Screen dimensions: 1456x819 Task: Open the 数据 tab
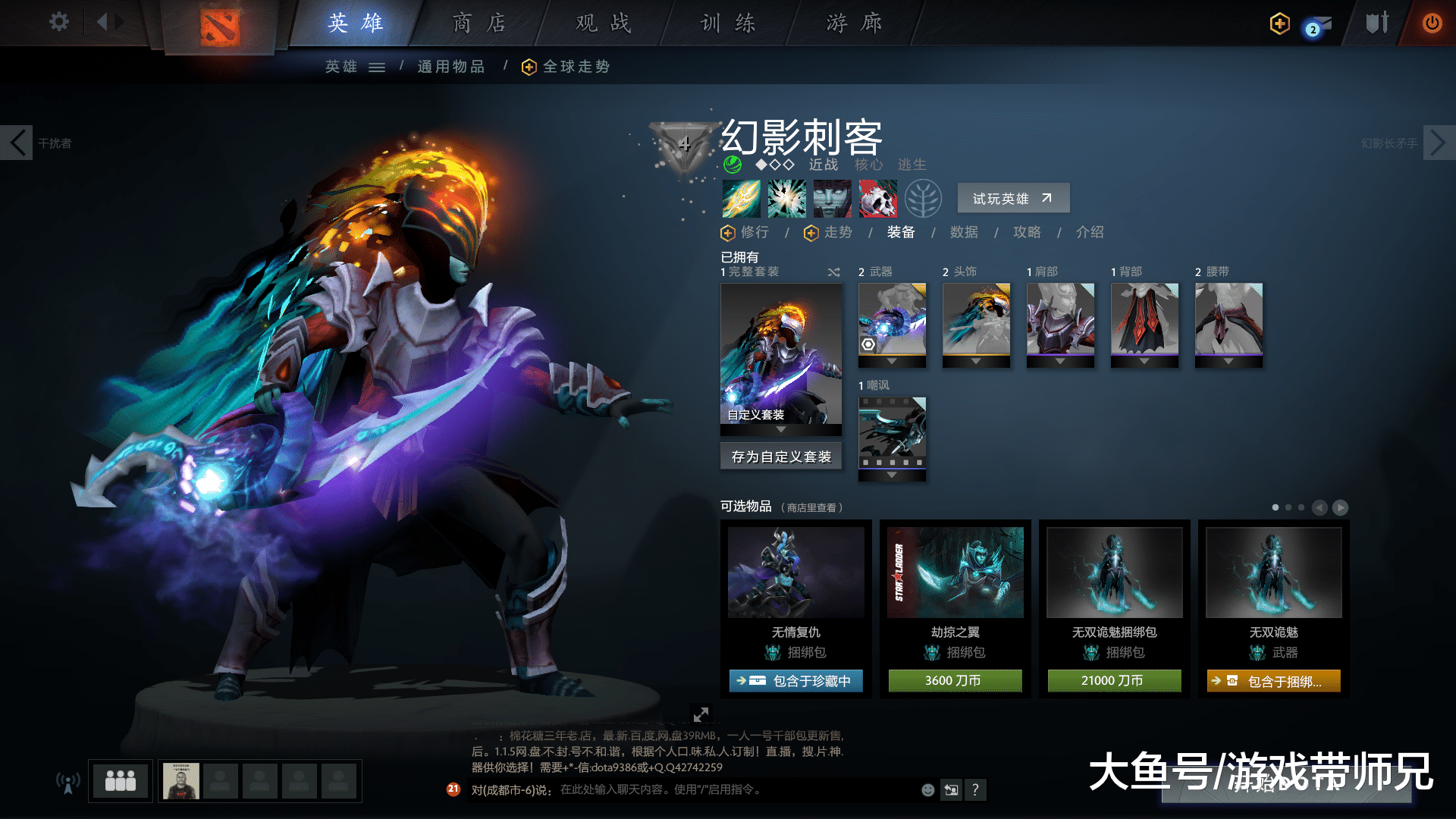(963, 233)
